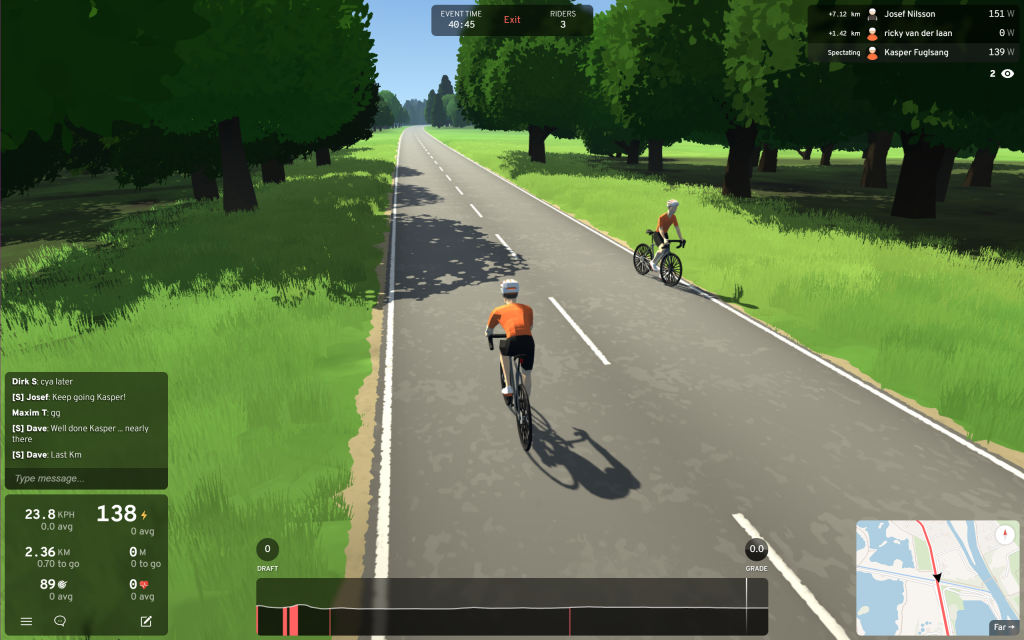The height and width of the screenshot is (640, 1024).
Task: Click the compass on the minimap
Action: pyautogui.click(x=1003, y=535)
